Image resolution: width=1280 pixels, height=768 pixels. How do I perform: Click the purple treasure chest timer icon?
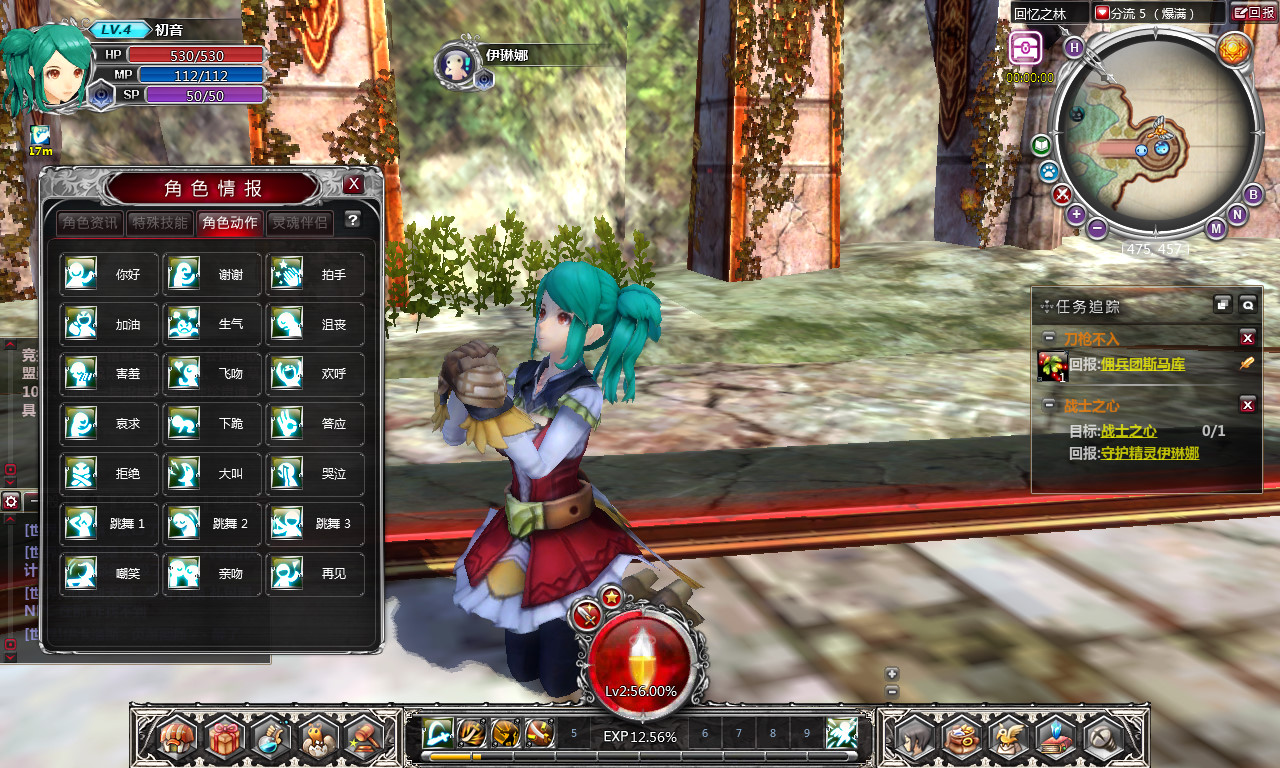click(1026, 48)
